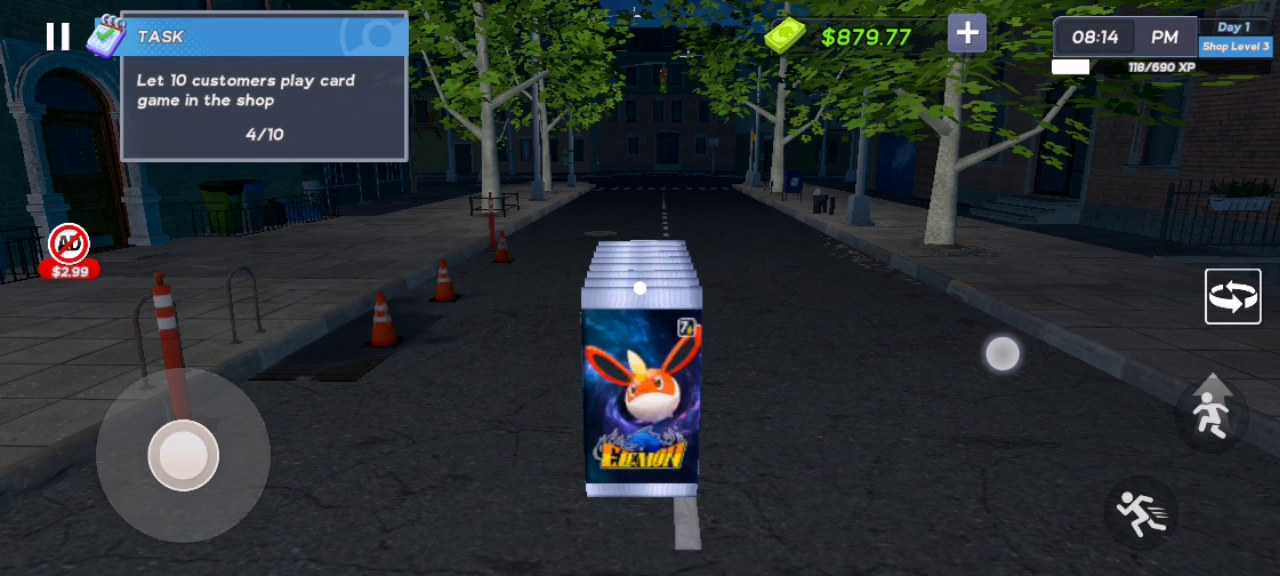Tap the green plus to add money
This screenshot has width=1280, height=576.
coord(967,34)
